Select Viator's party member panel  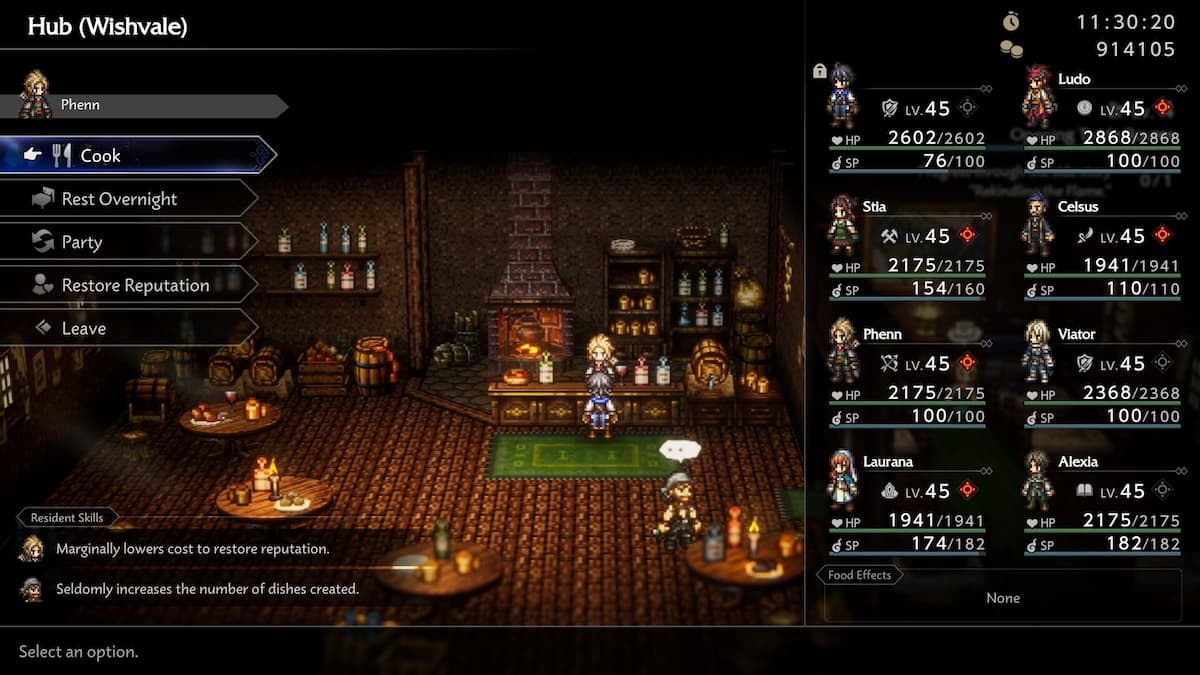tap(1100, 373)
